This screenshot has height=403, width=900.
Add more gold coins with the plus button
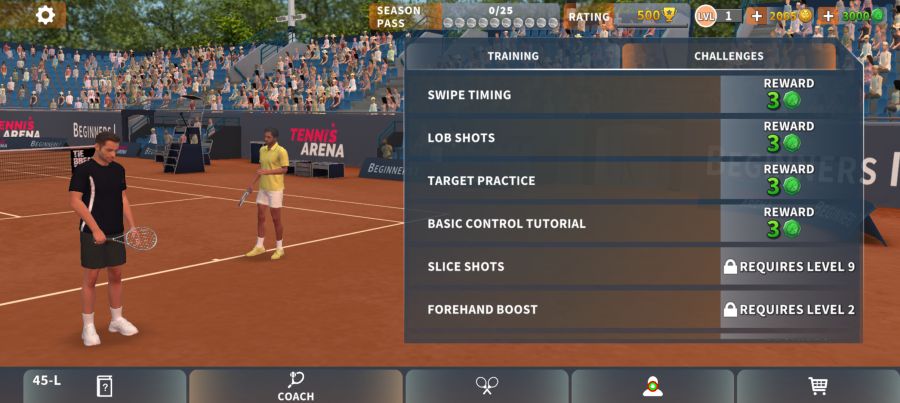(x=756, y=16)
